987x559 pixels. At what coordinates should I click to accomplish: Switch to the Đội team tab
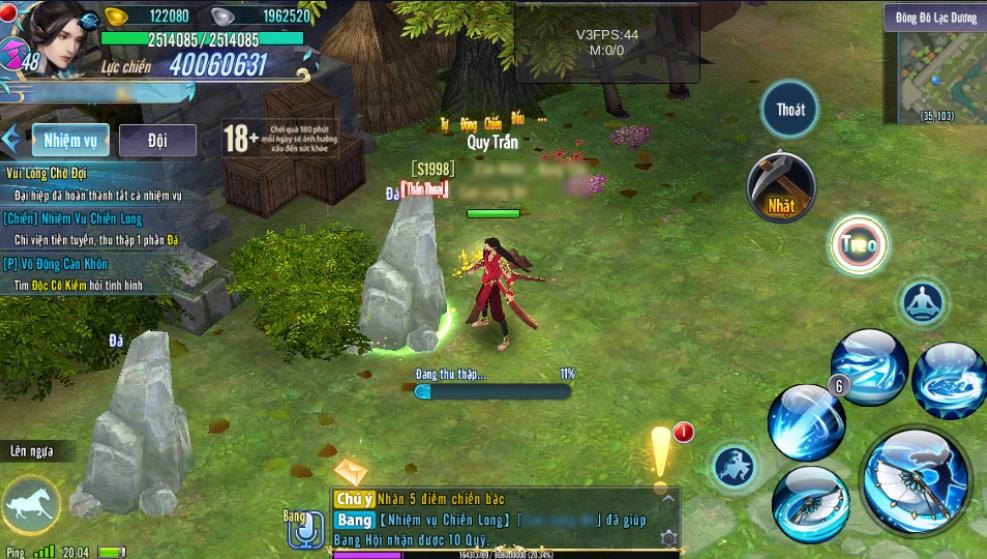point(157,141)
